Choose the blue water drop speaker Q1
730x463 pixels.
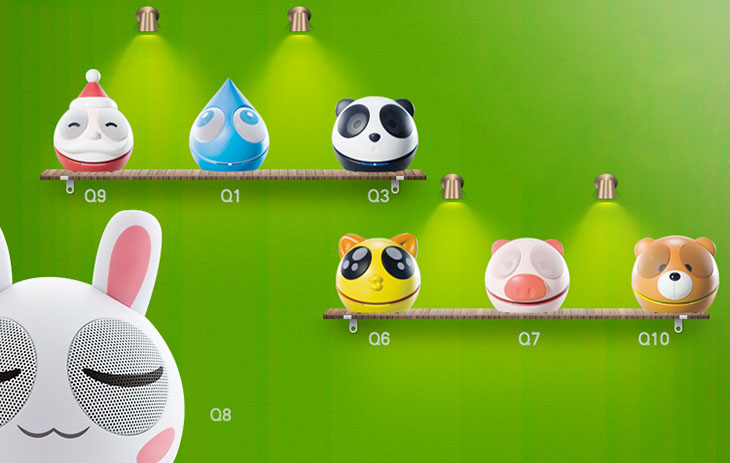229,131
